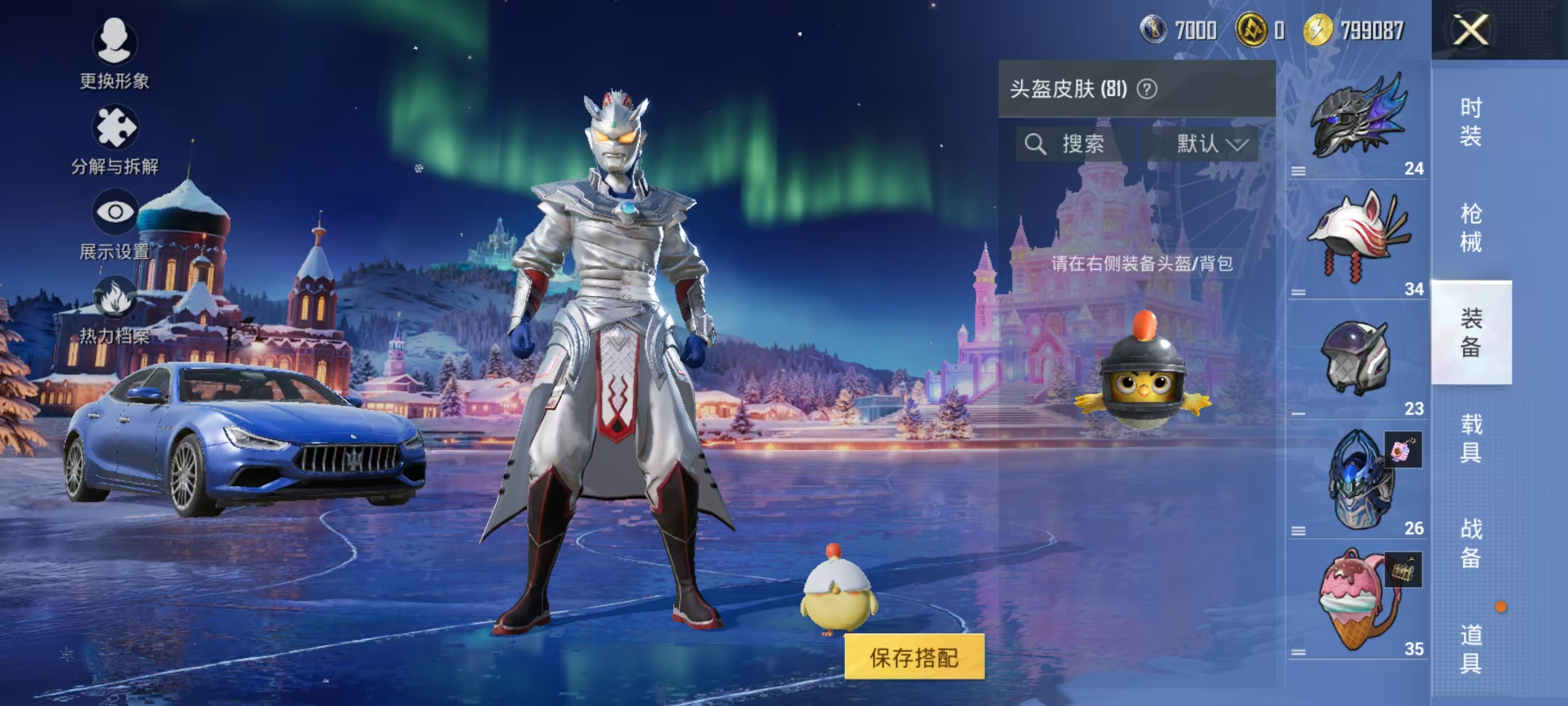The image size is (1568, 706).
Task: Open 分解与拆解 puzzle piece menu
Action: 114,139
